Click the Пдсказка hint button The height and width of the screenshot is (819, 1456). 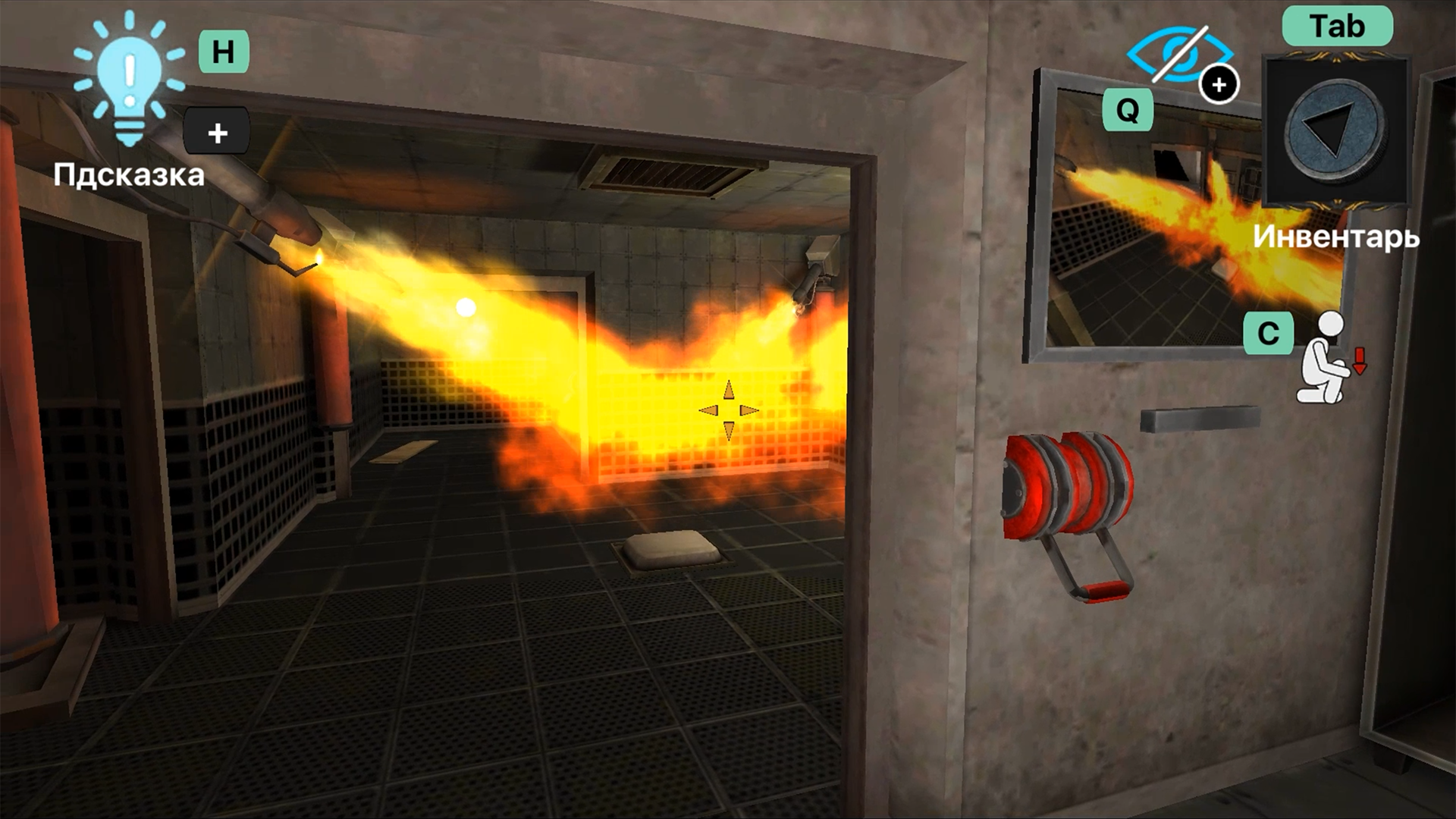(128, 175)
